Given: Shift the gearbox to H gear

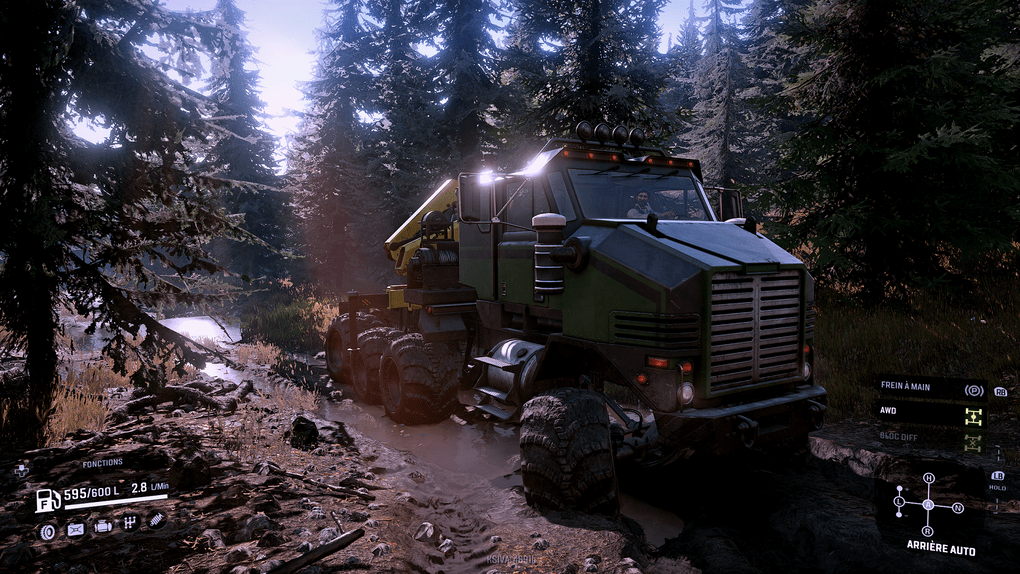Looking at the screenshot, I should (928, 478).
